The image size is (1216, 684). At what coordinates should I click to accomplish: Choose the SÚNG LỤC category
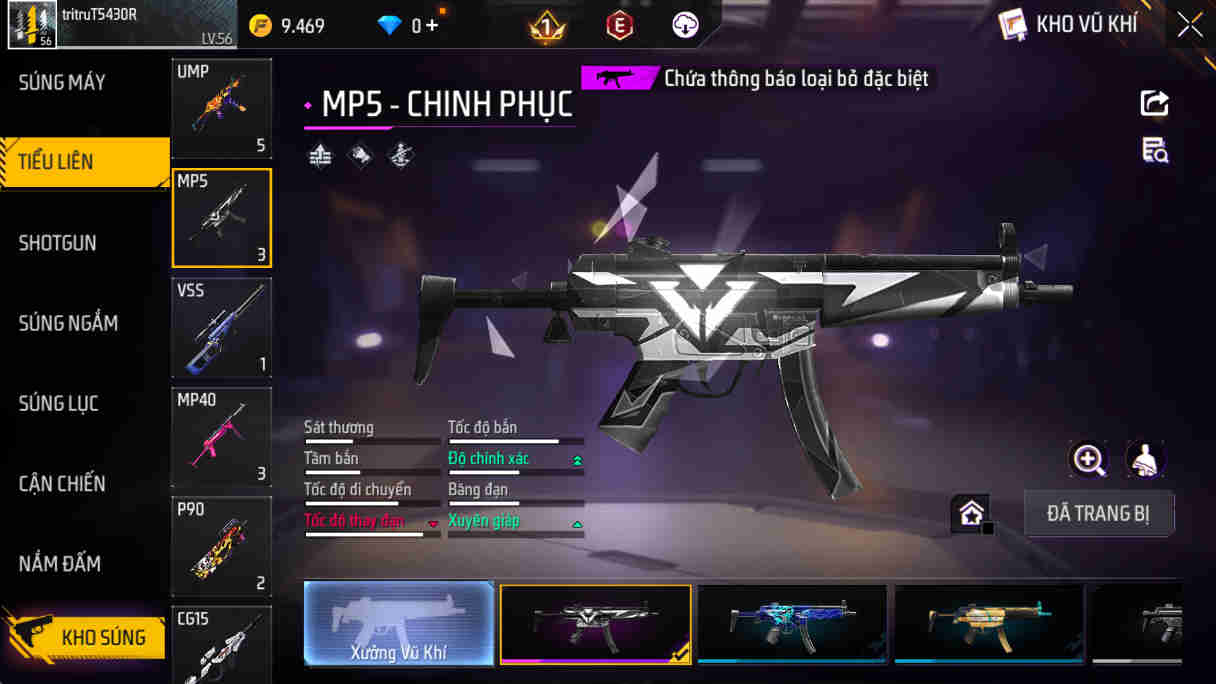coord(58,404)
